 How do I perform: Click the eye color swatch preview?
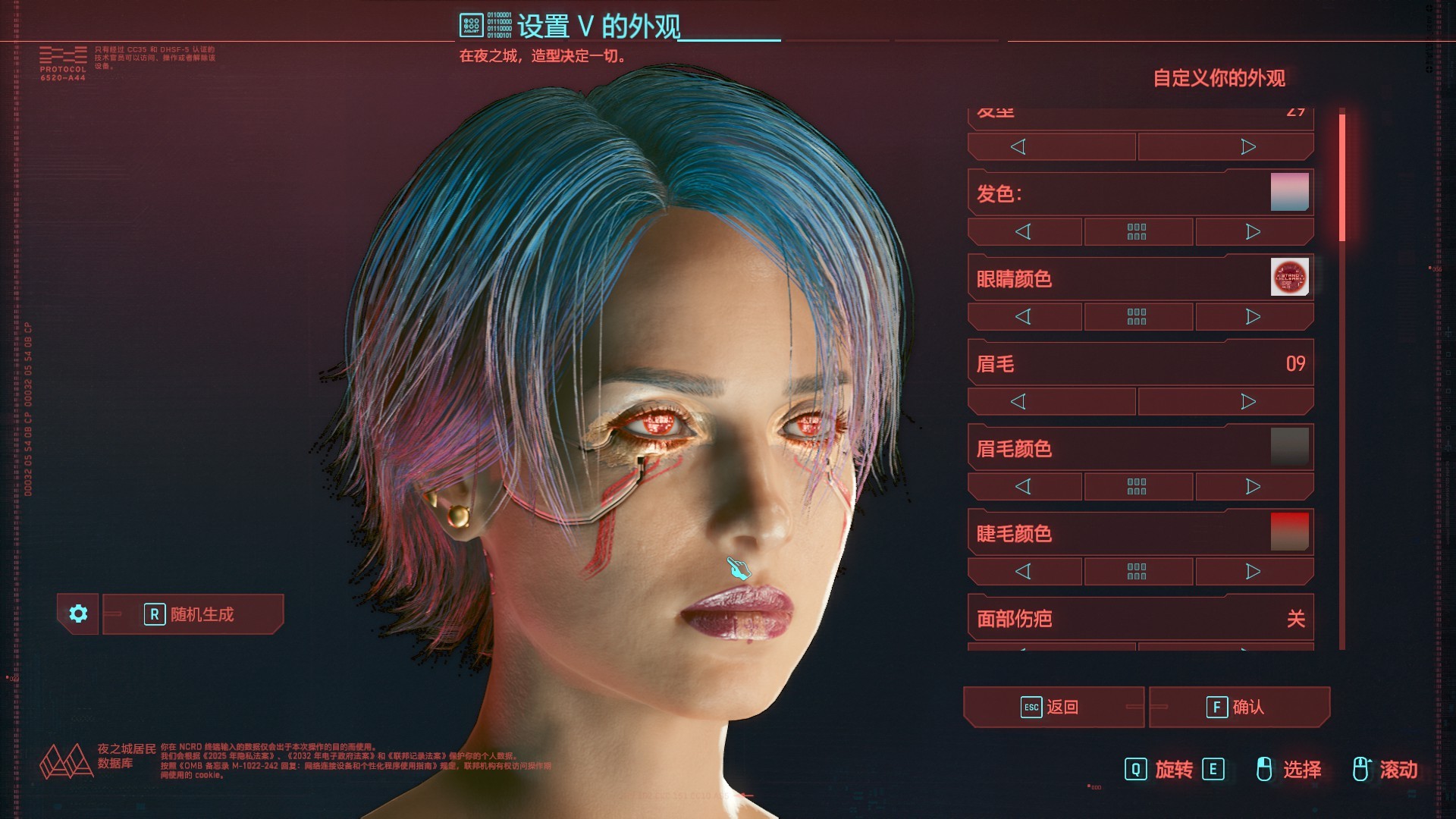1289,277
